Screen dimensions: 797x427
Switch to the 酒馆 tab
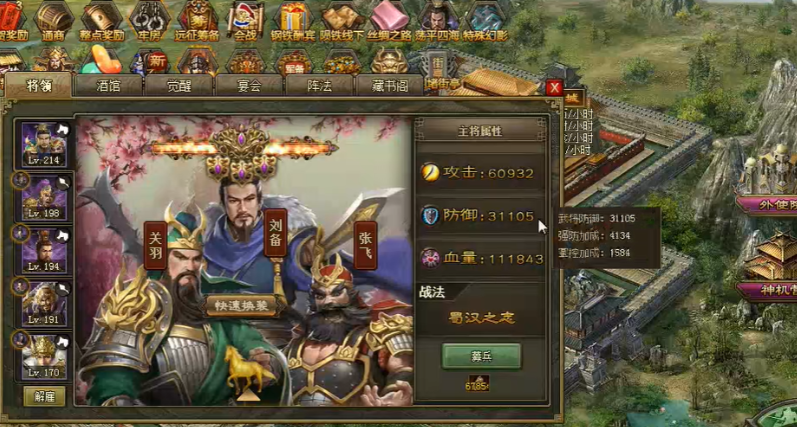click(109, 86)
